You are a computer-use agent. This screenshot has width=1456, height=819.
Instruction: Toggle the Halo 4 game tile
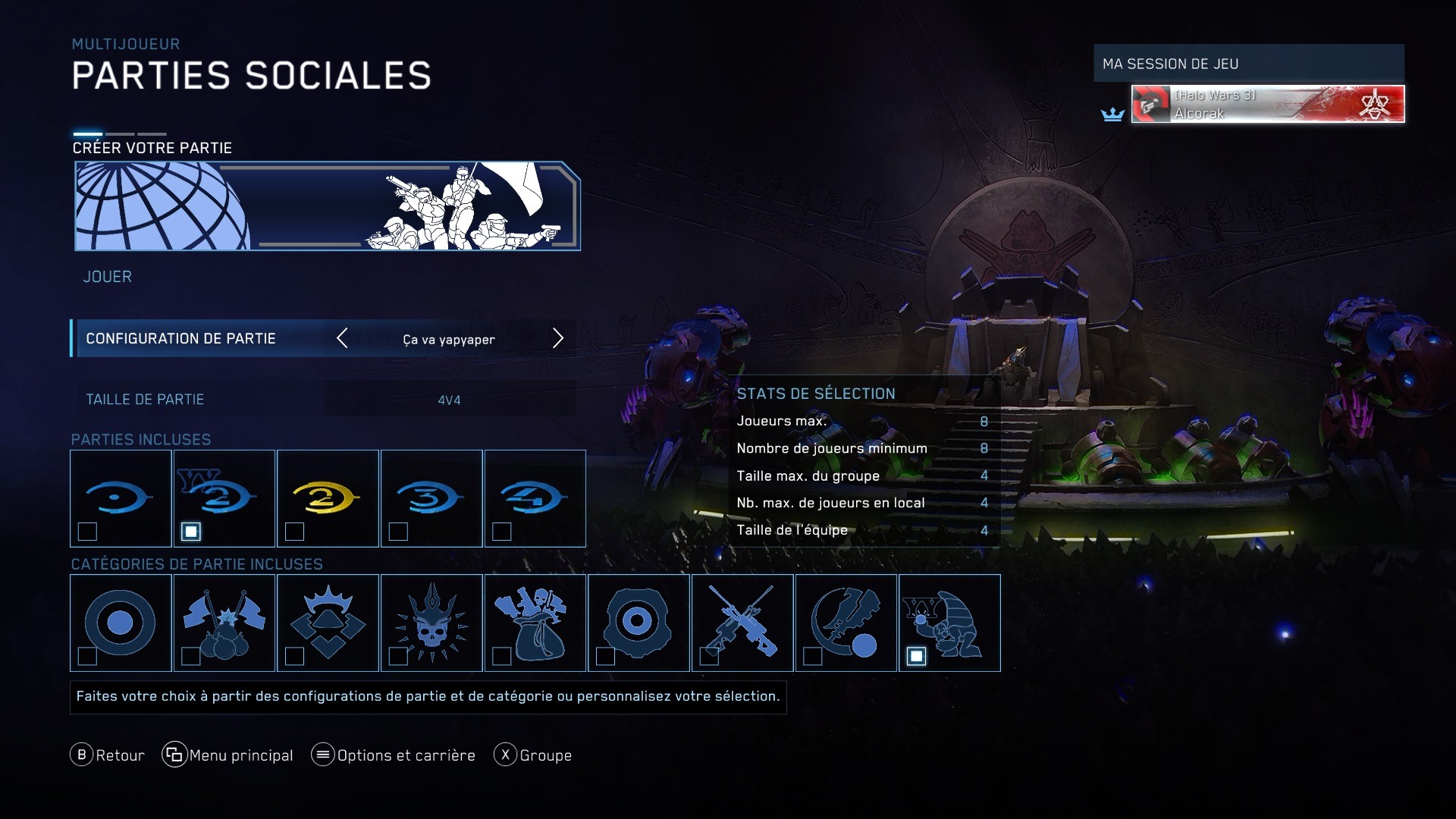(535, 498)
